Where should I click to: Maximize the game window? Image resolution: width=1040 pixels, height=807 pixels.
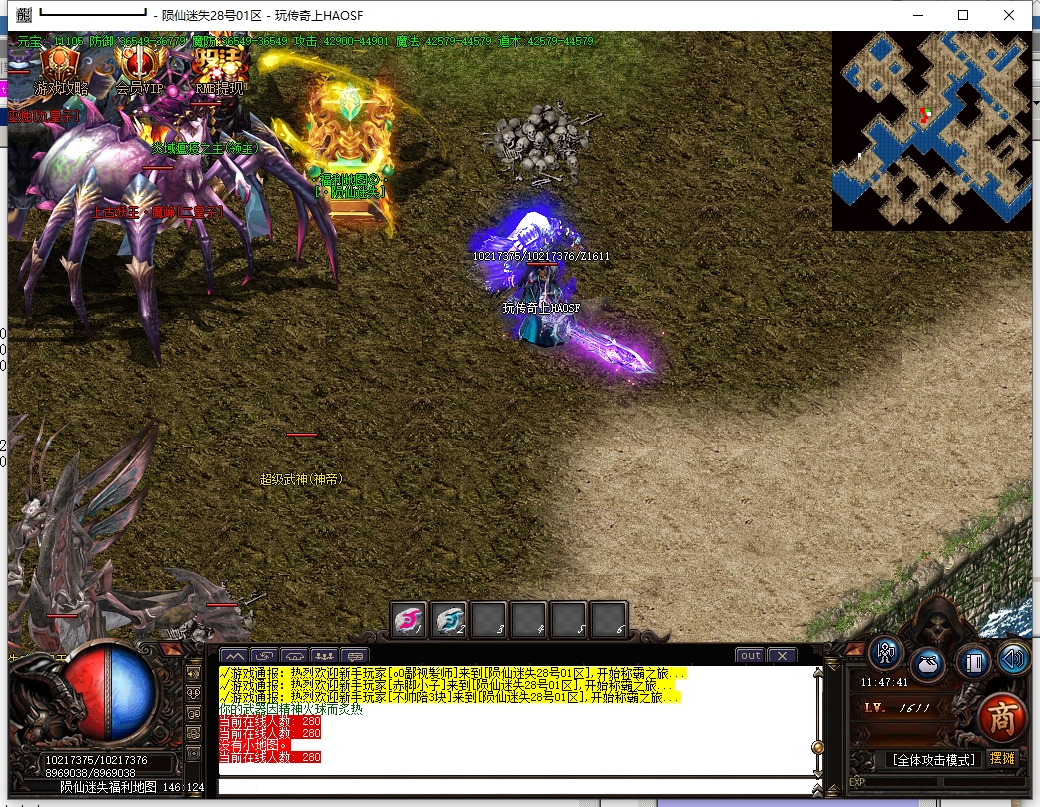coord(963,15)
